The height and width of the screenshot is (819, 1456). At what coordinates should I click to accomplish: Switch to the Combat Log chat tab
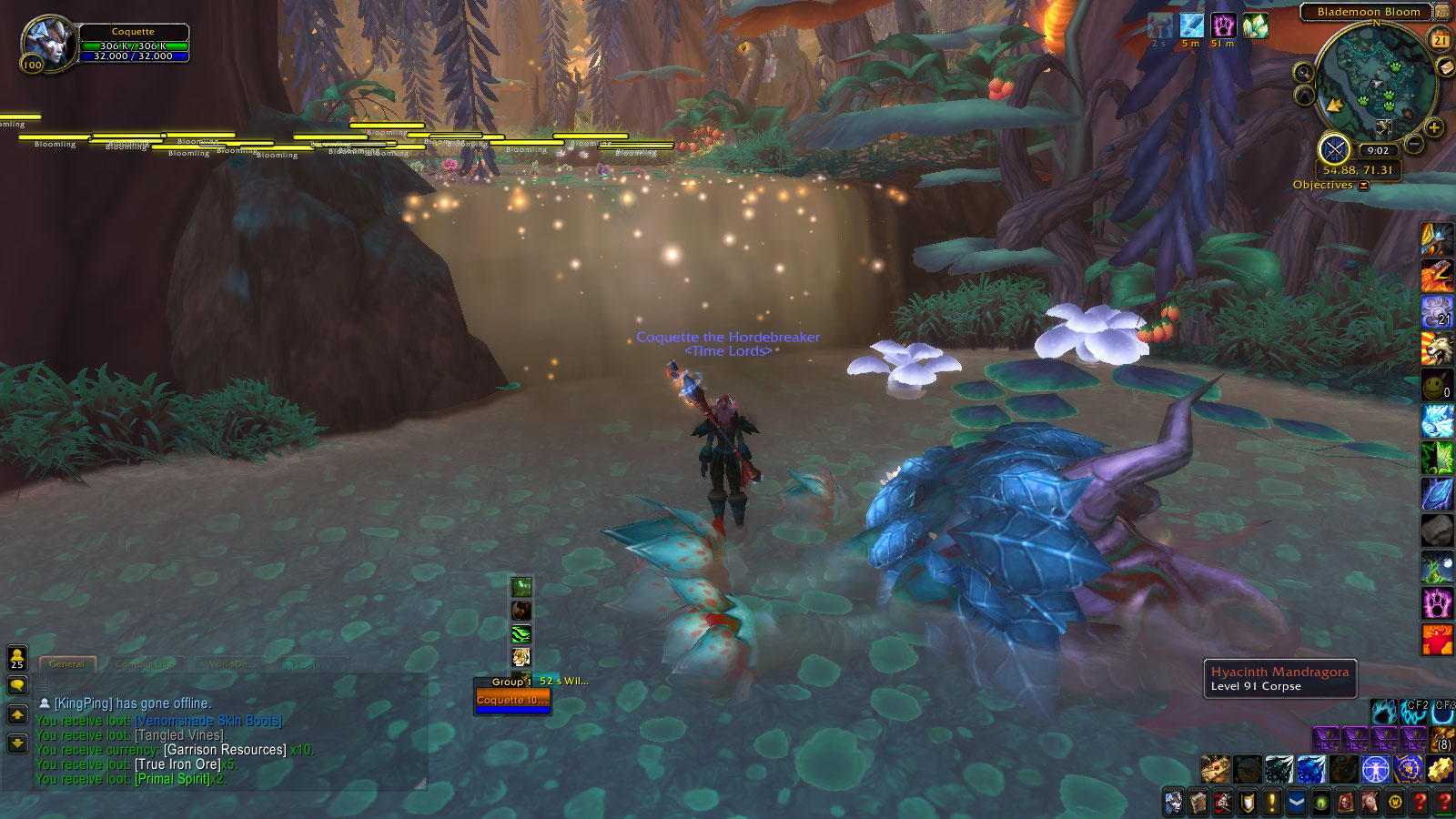click(145, 664)
